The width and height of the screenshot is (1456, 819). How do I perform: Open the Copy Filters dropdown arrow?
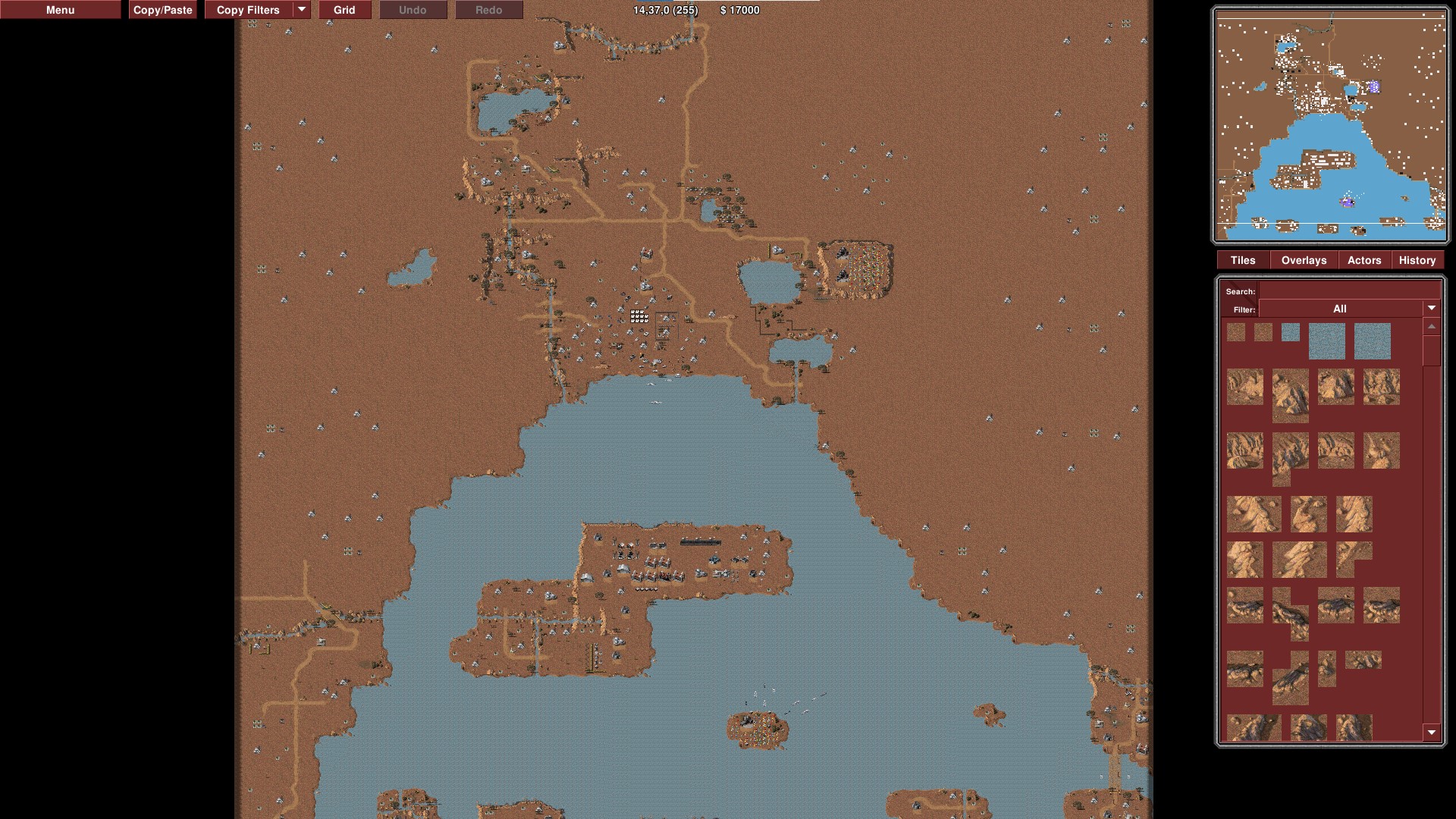[302, 10]
